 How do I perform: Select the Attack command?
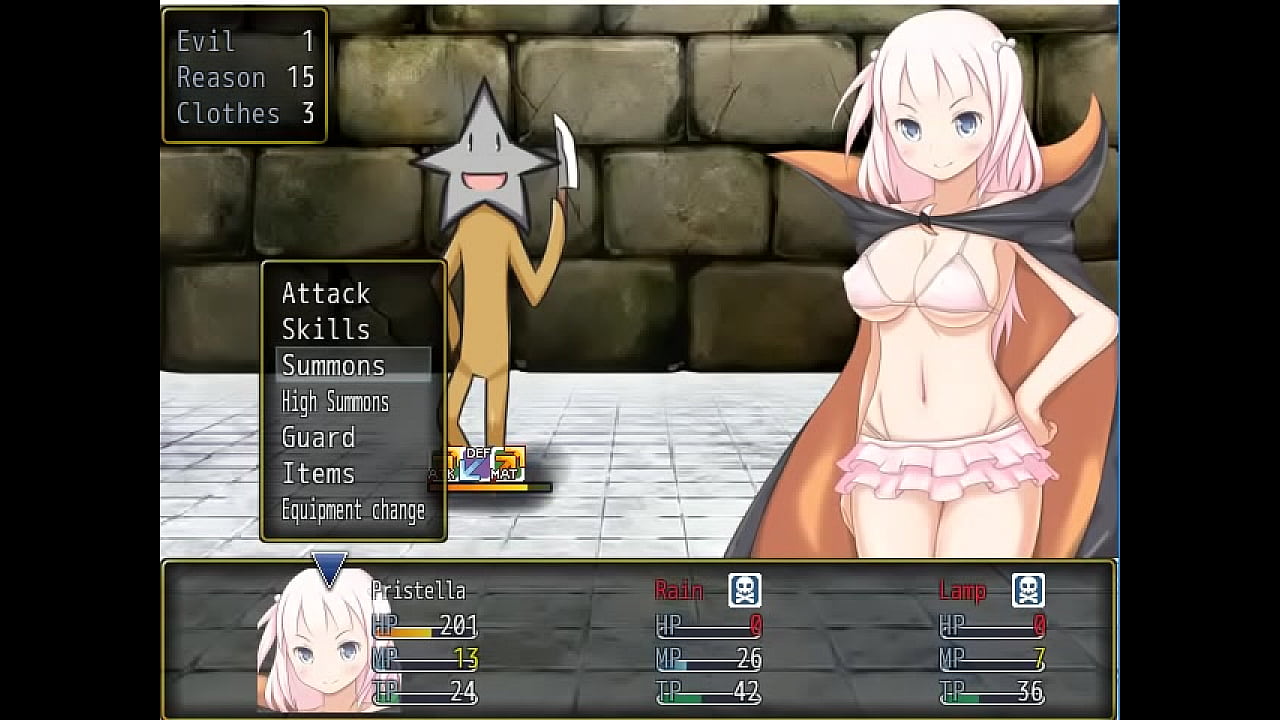tap(326, 294)
